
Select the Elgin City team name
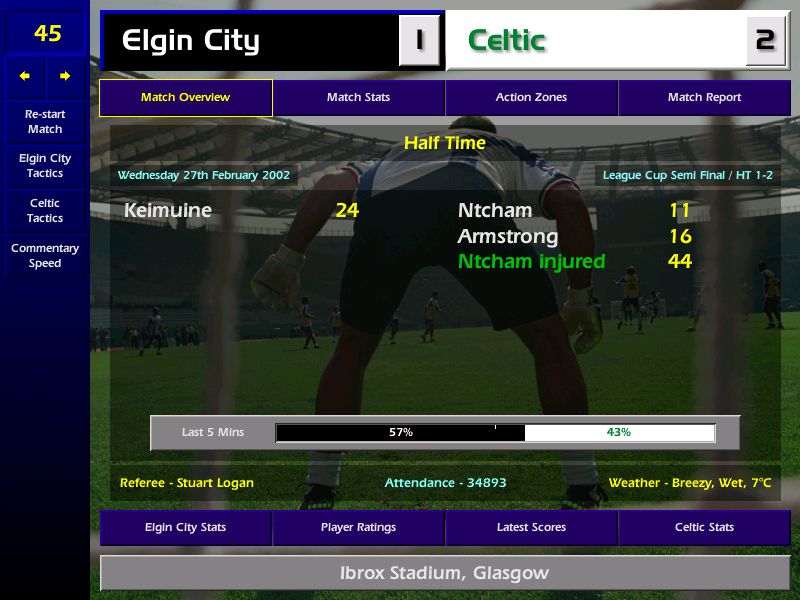point(191,41)
